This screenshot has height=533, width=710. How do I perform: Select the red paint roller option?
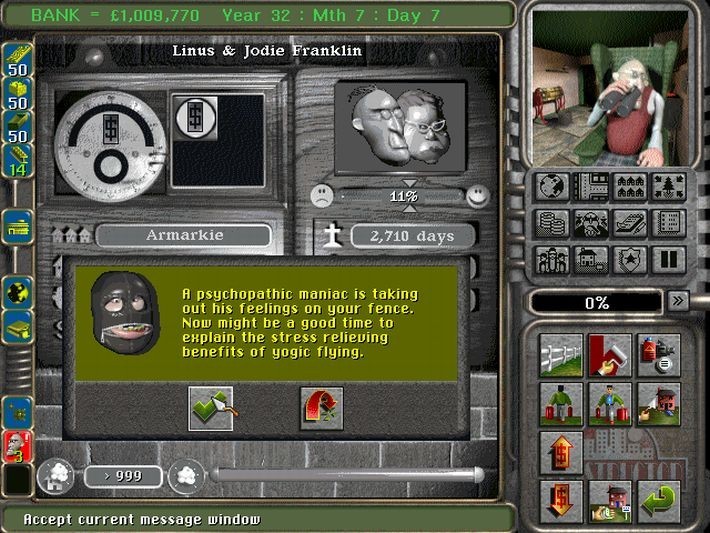(609, 355)
